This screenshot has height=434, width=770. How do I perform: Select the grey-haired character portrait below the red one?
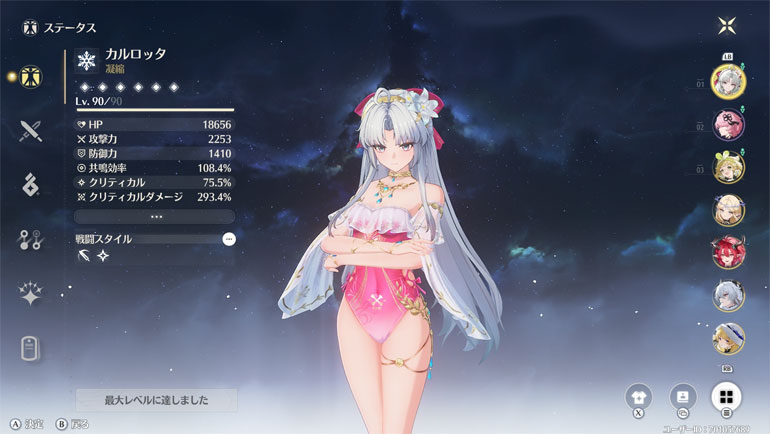[726, 295]
